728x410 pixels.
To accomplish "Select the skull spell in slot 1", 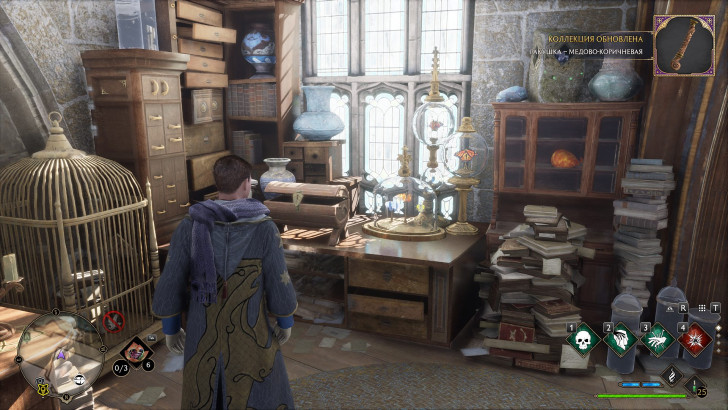I will (x=584, y=339).
